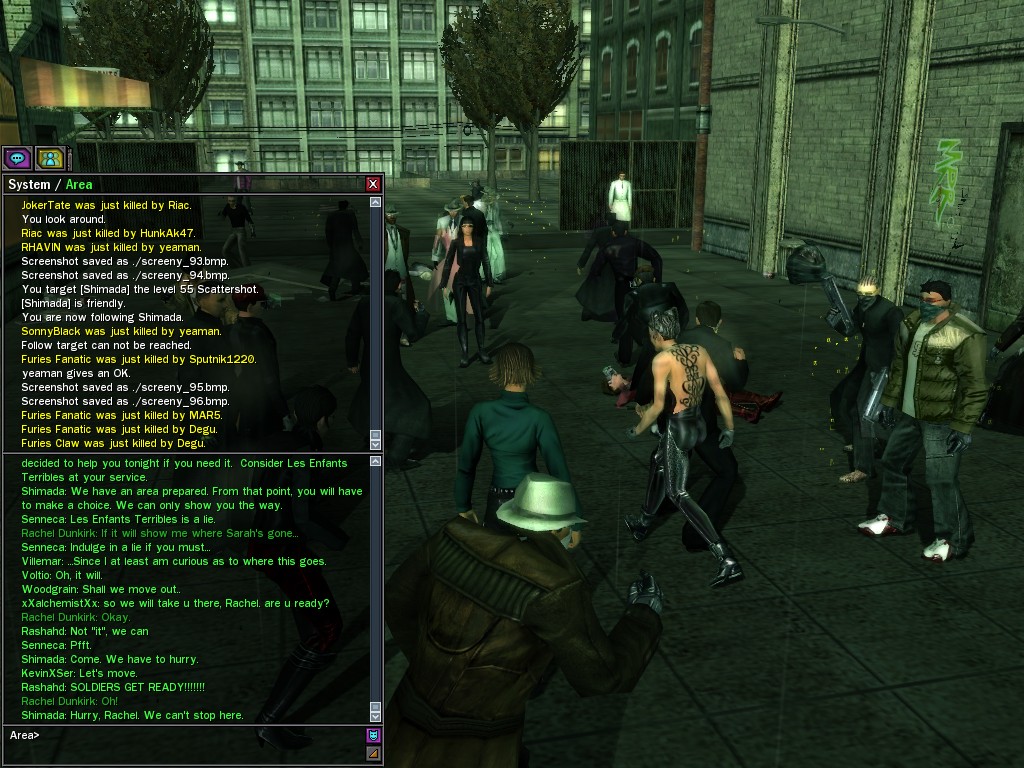The image size is (1024, 768).
Task: Click the area chat scroll-down arrow
Action: click(x=376, y=716)
